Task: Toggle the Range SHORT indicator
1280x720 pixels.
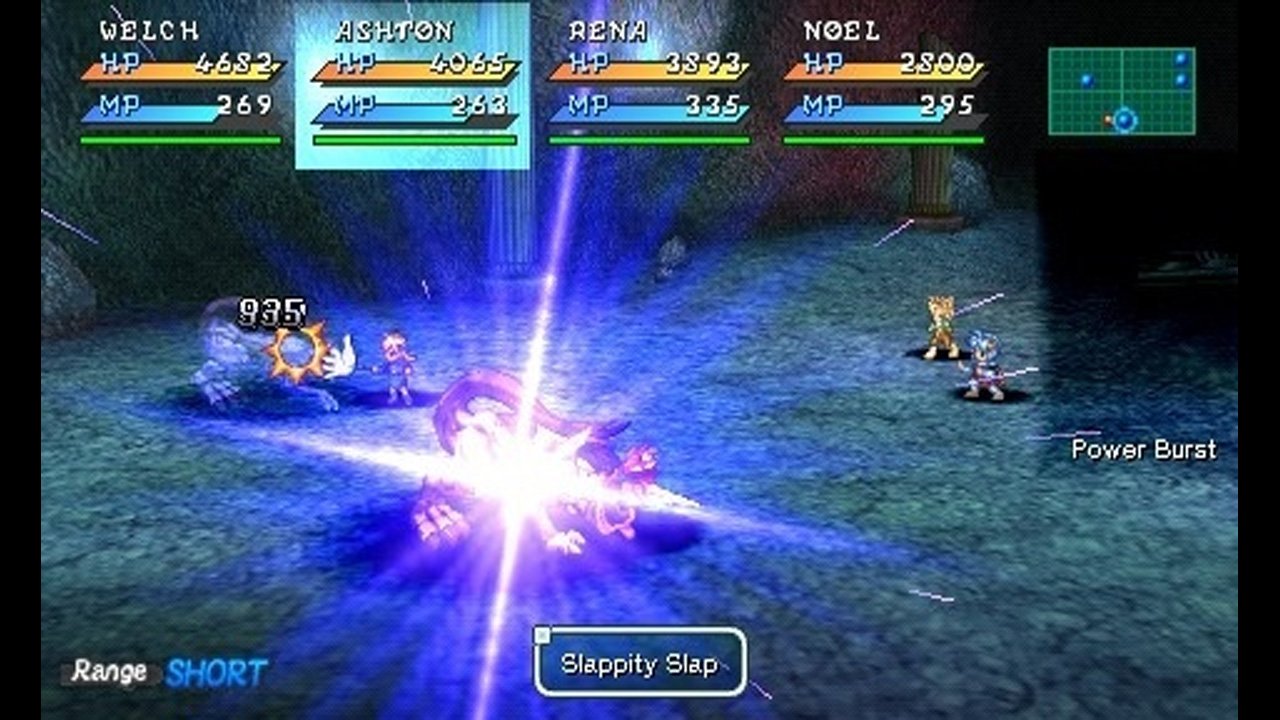Action: tap(167, 672)
